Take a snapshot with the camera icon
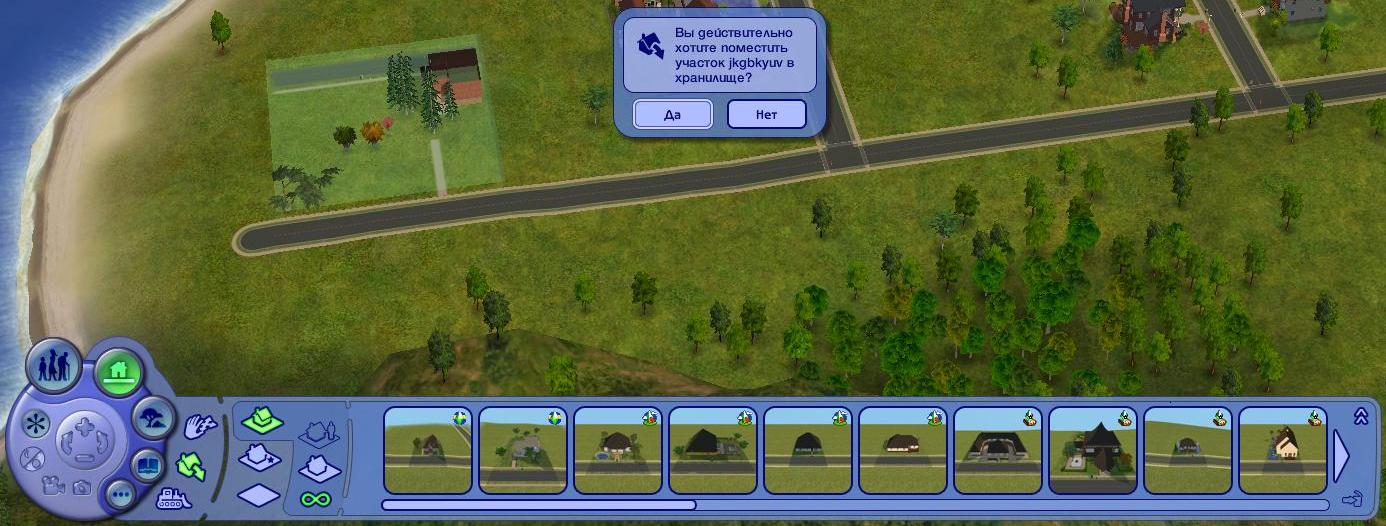Viewport: 1386px width, 526px height. [x=81, y=488]
